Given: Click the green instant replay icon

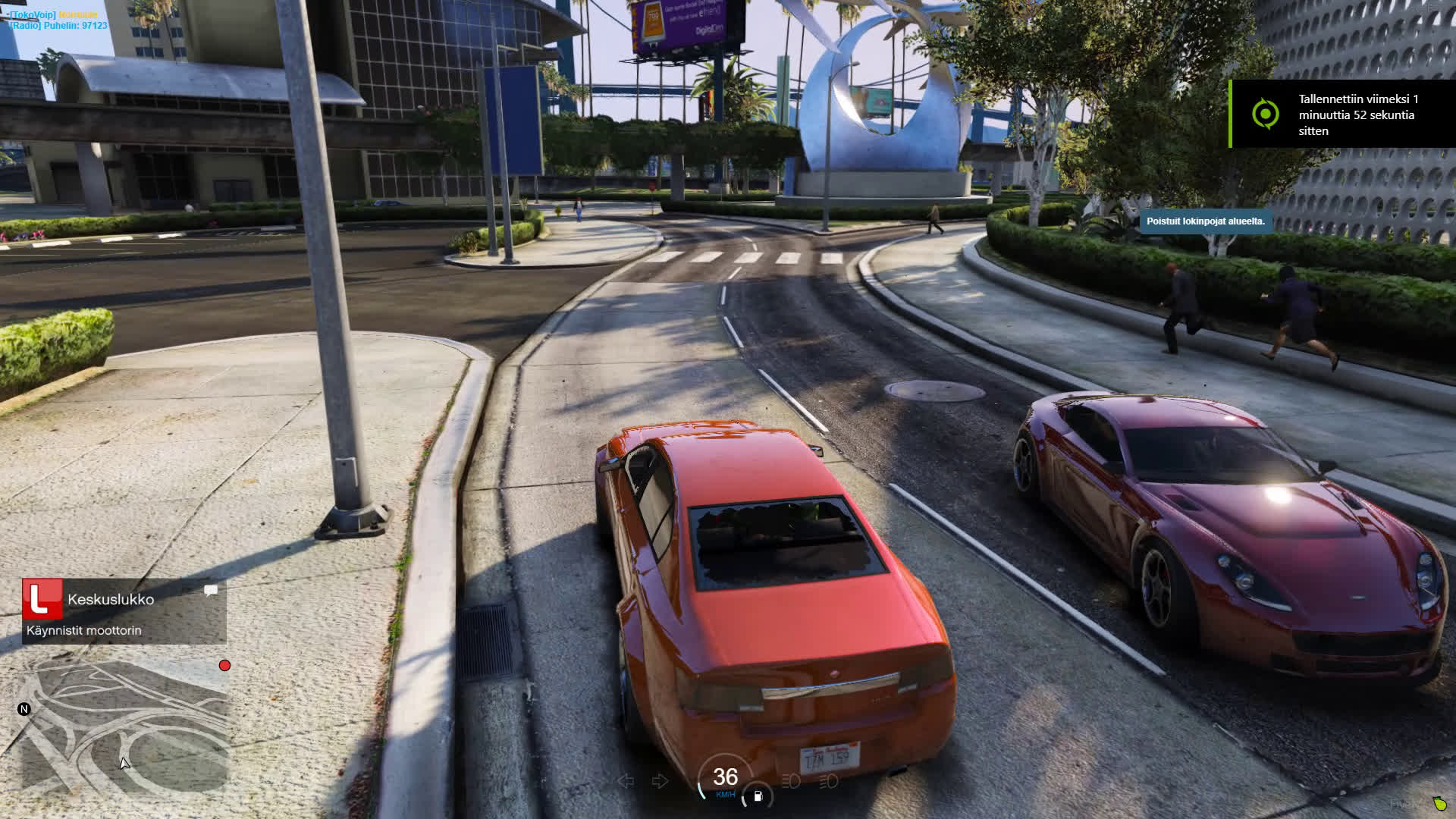Looking at the screenshot, I should [x=1265, y=115].
